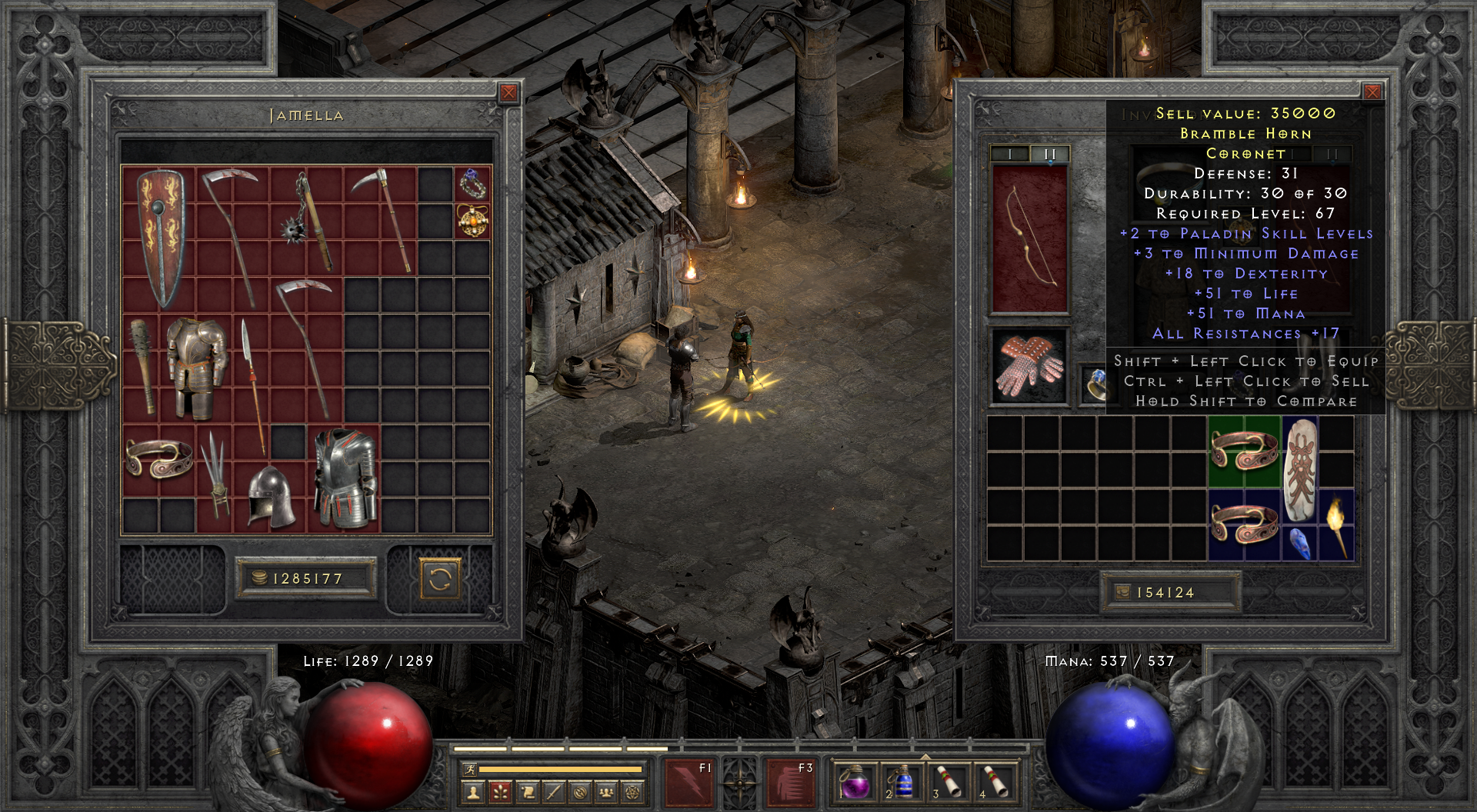Open the character screen from the toolbar

tap(474, 793)
